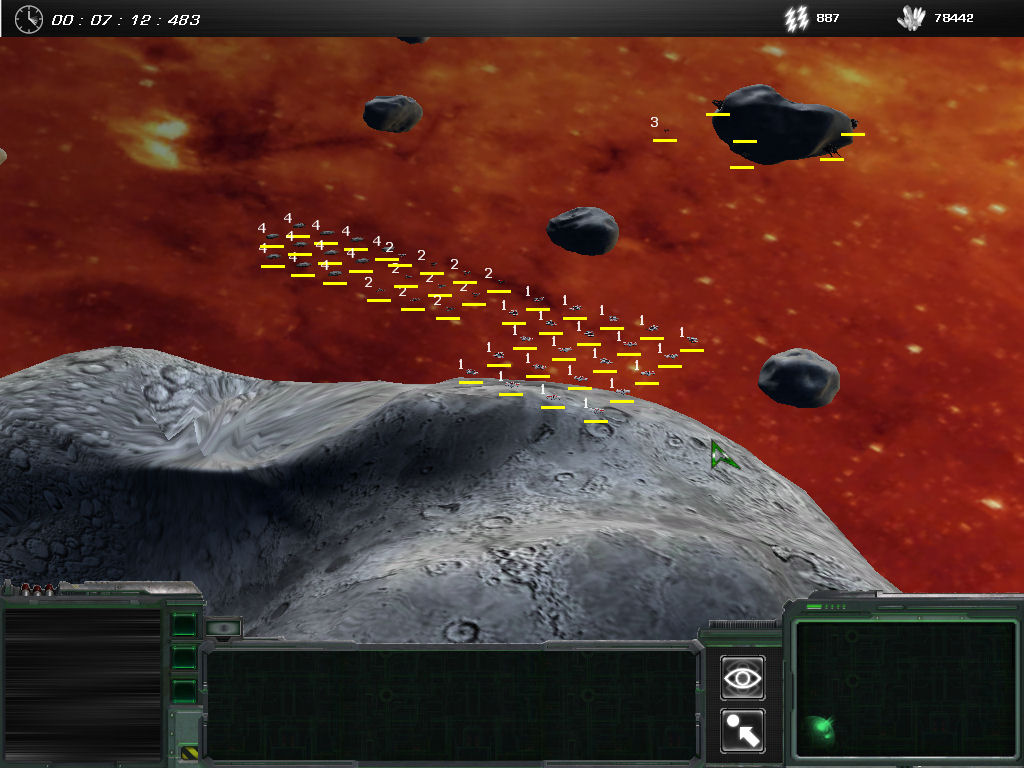Activate the dot-and-arrow command button

coord(742,731)
